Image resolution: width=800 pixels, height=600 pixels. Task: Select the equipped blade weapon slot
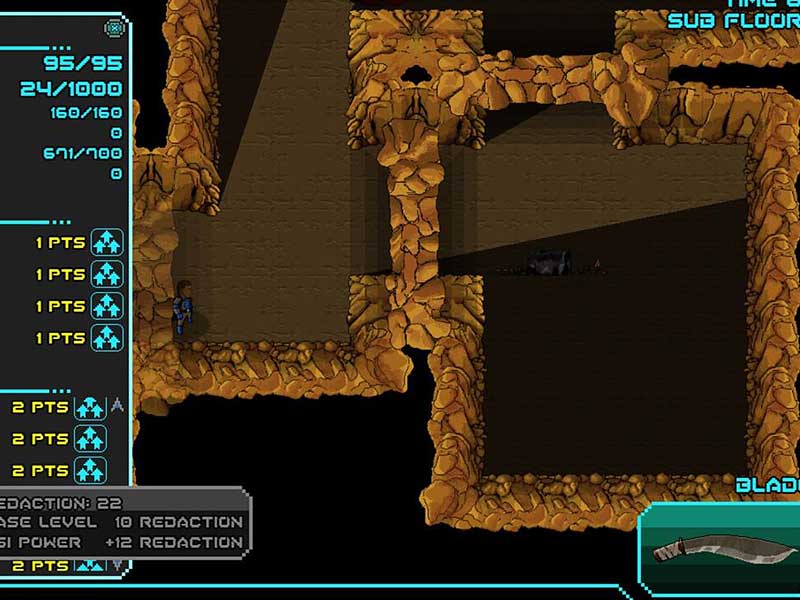(x=720, y=548)
